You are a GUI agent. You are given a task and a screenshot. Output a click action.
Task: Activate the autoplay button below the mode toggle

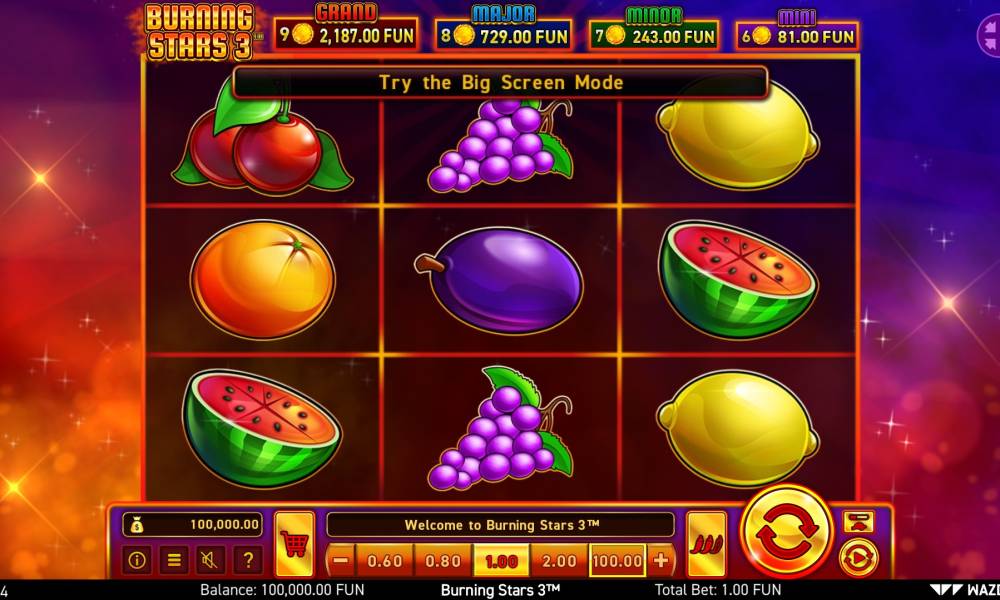(x=858, y=558)
